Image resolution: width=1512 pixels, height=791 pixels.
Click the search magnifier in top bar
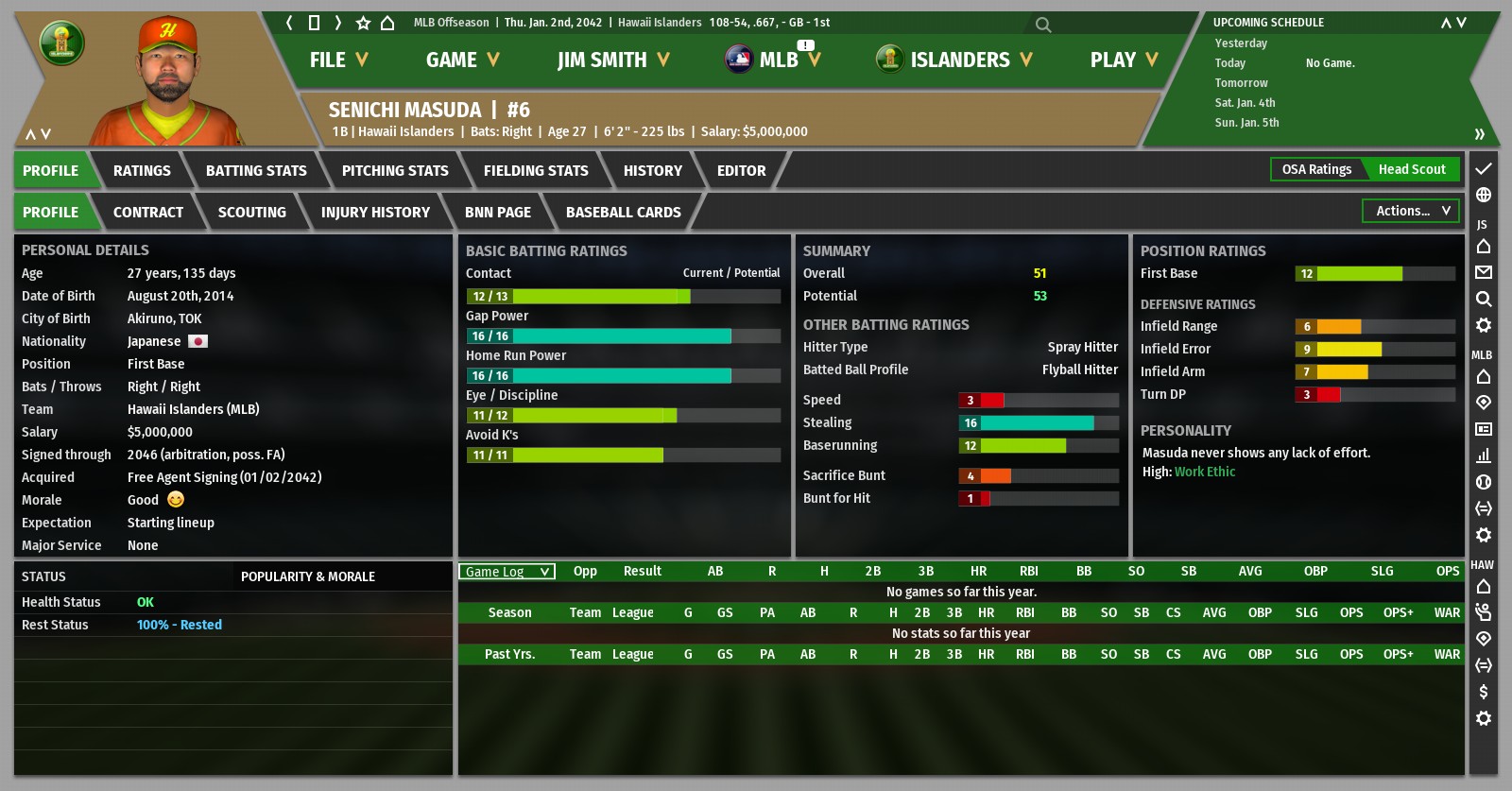pyautogui.click(x=1042, y=25)
